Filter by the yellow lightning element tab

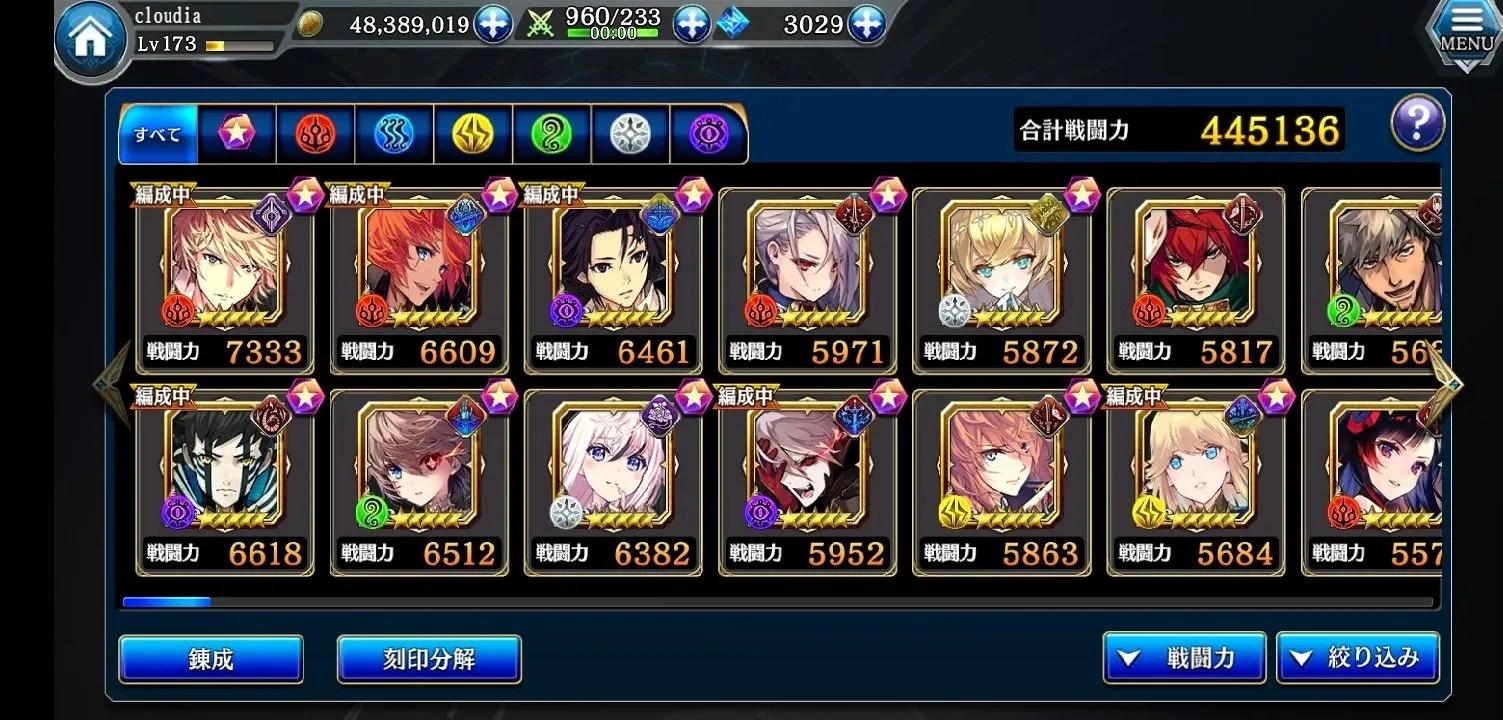point(473,133)
